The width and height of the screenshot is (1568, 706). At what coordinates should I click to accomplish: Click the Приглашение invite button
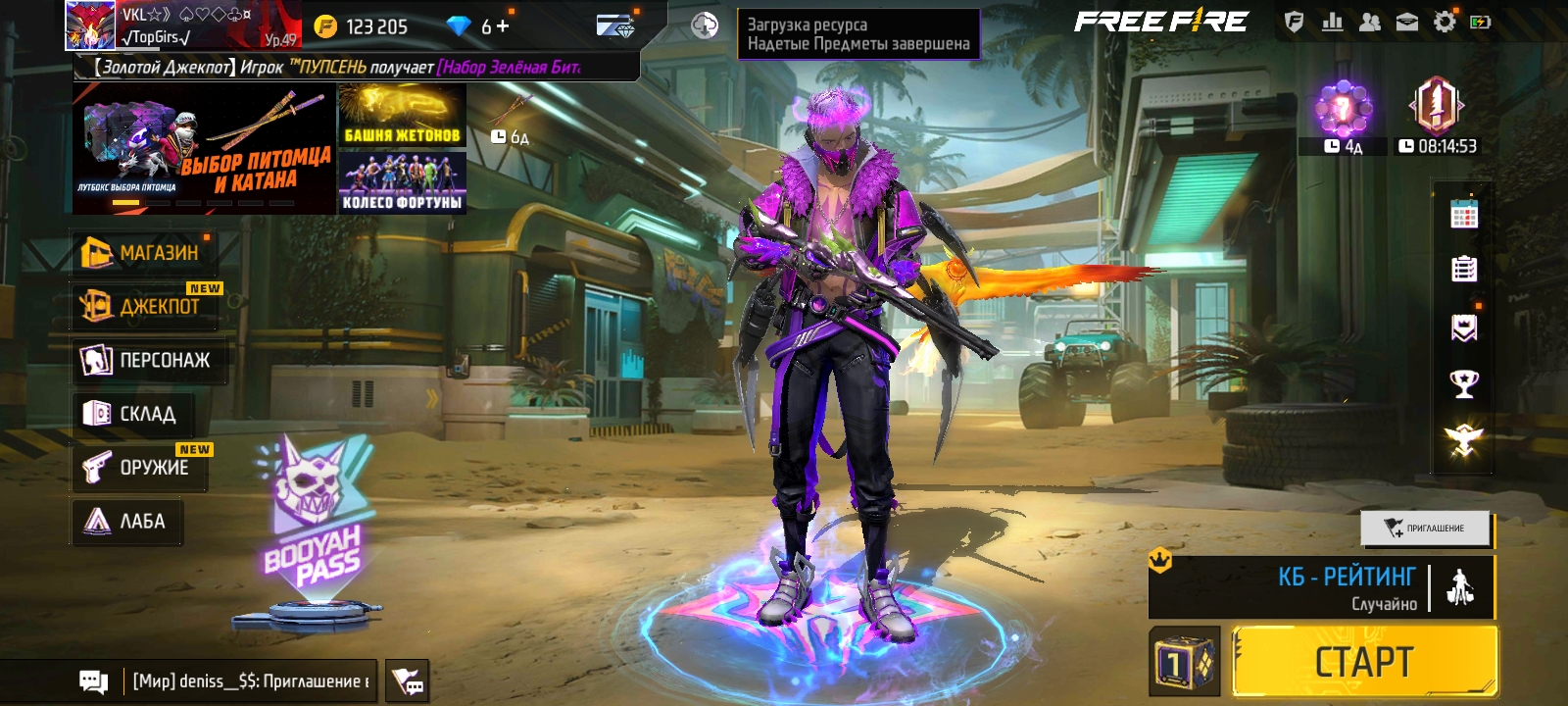coord(1425,529)
